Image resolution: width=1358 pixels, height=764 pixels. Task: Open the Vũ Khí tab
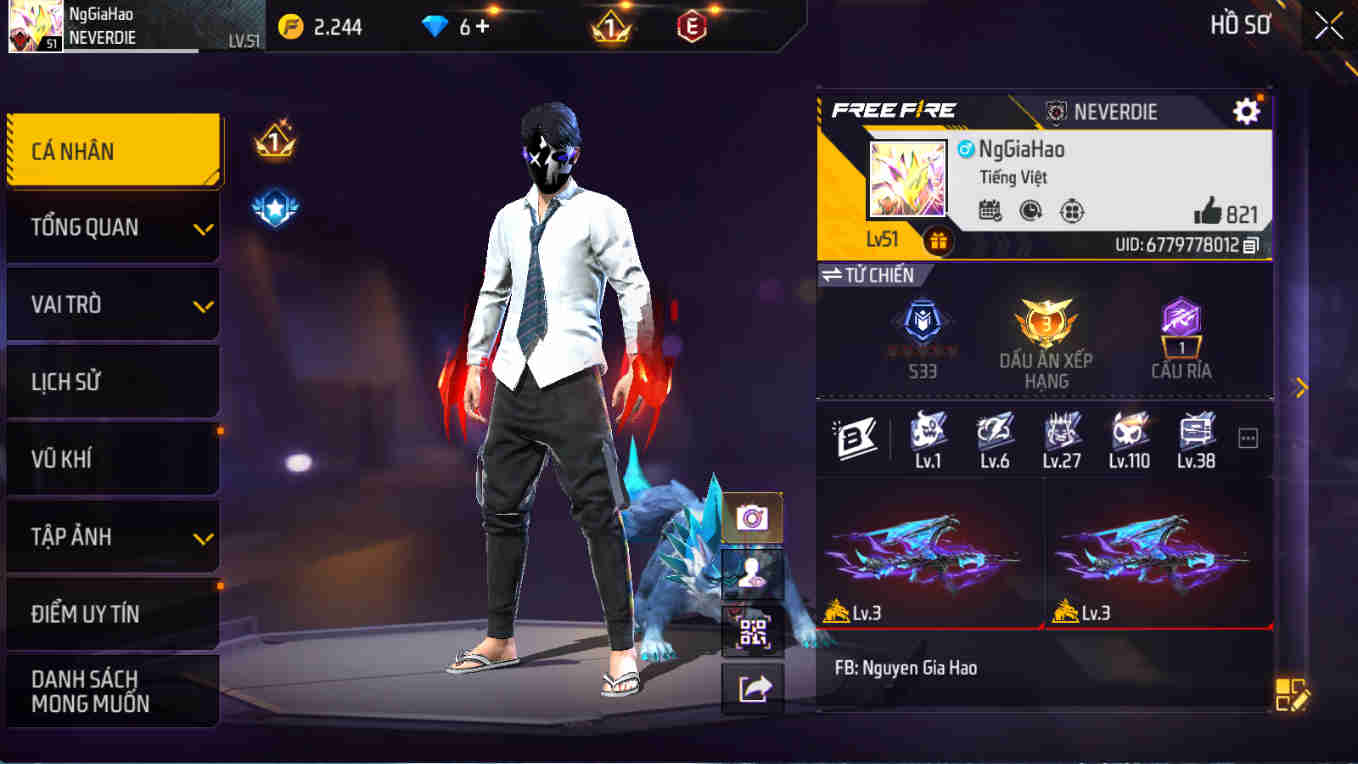113,458
